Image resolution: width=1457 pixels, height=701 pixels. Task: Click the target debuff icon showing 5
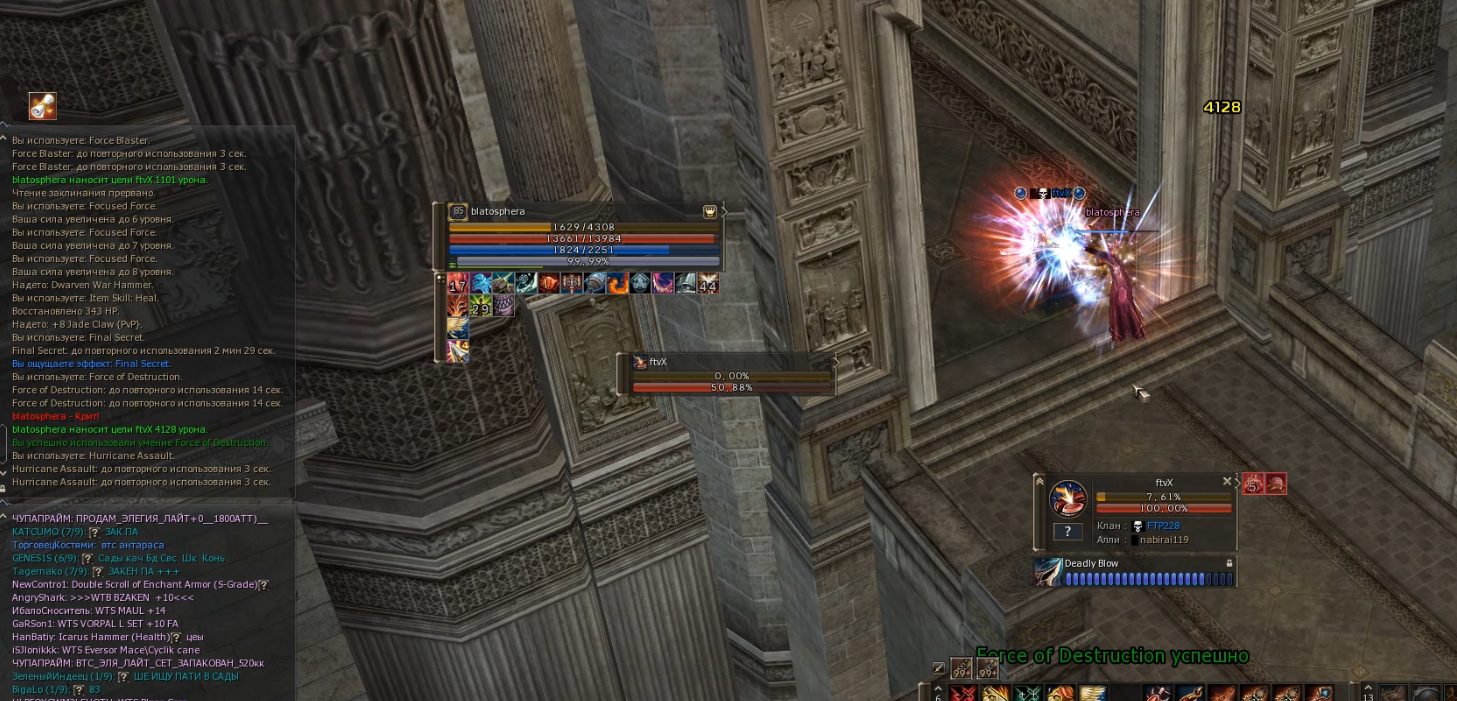pyautogui.click(x=1253, y=485)
